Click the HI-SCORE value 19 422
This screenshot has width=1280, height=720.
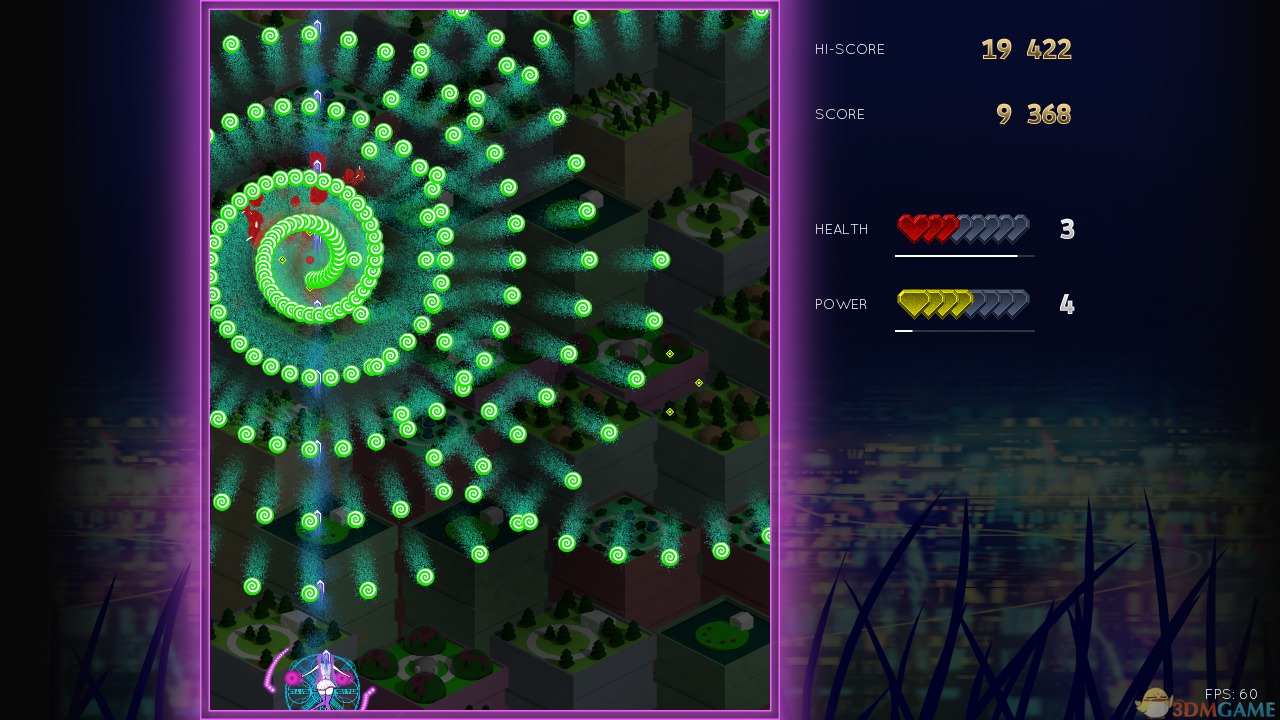[1026, 49]
